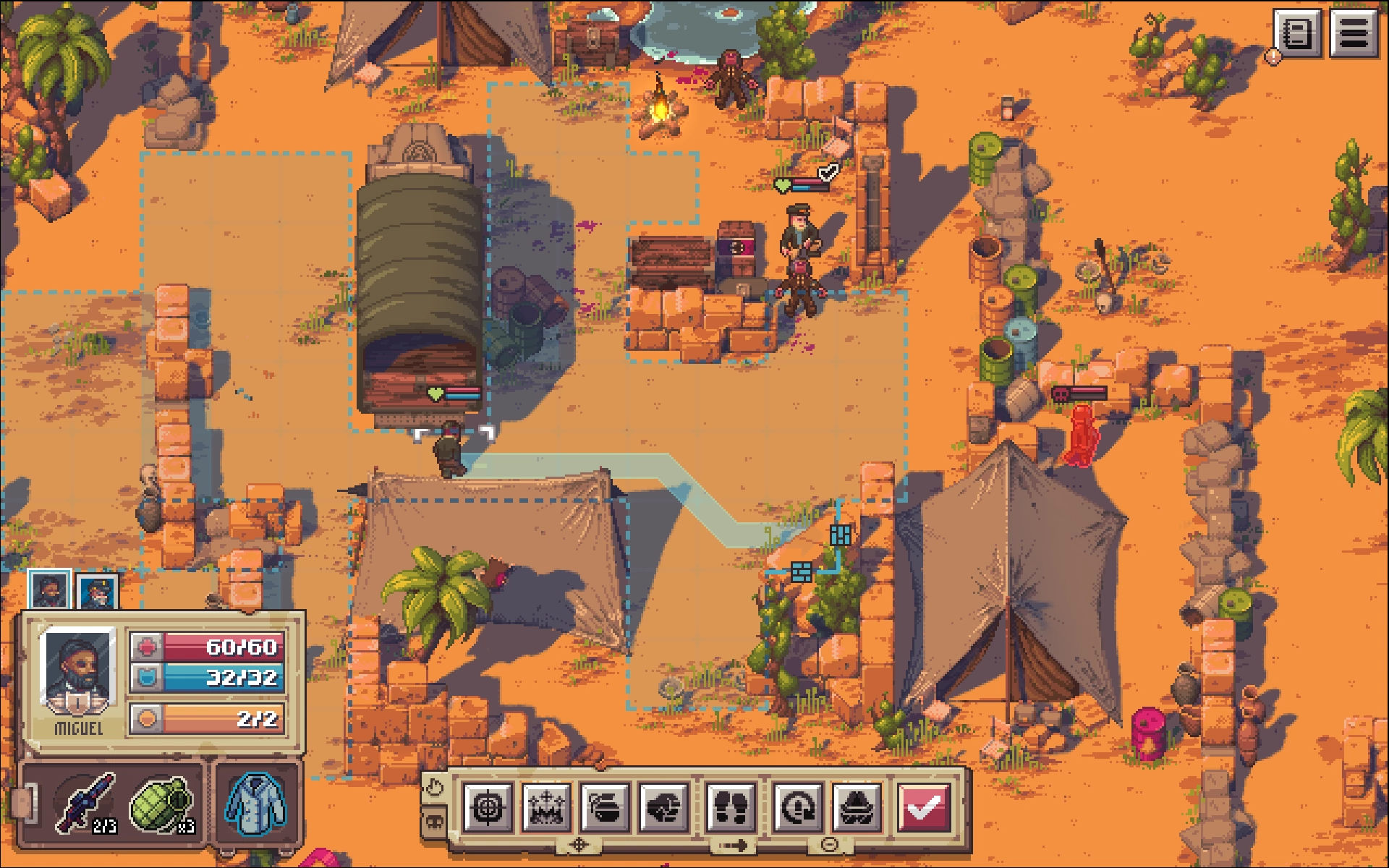Click the blue coat armor slot
Viewport: 1389px width, 868px height.
click(x=256, y=803)
